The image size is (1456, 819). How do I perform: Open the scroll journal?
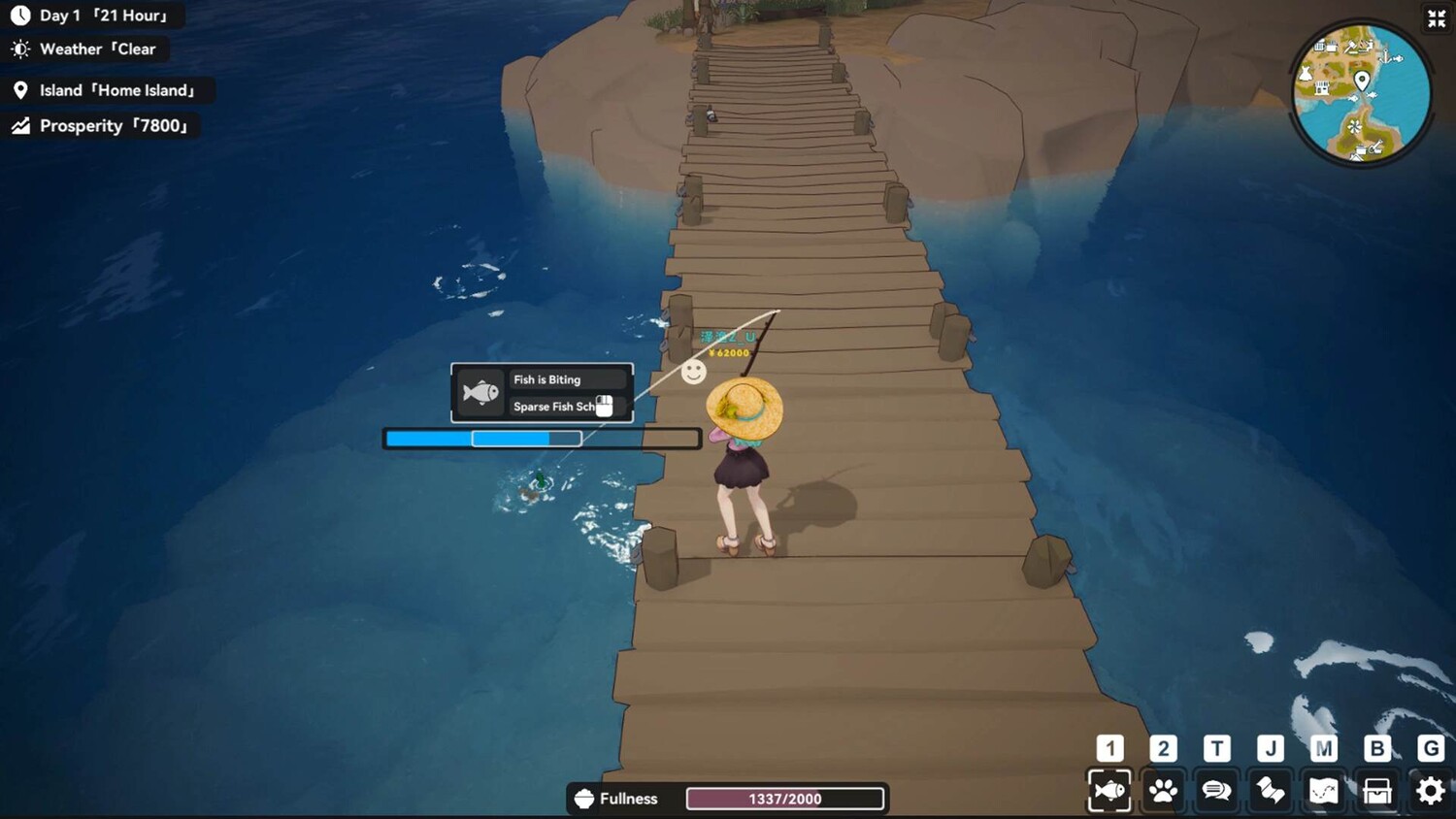(x=1271, y=791)
